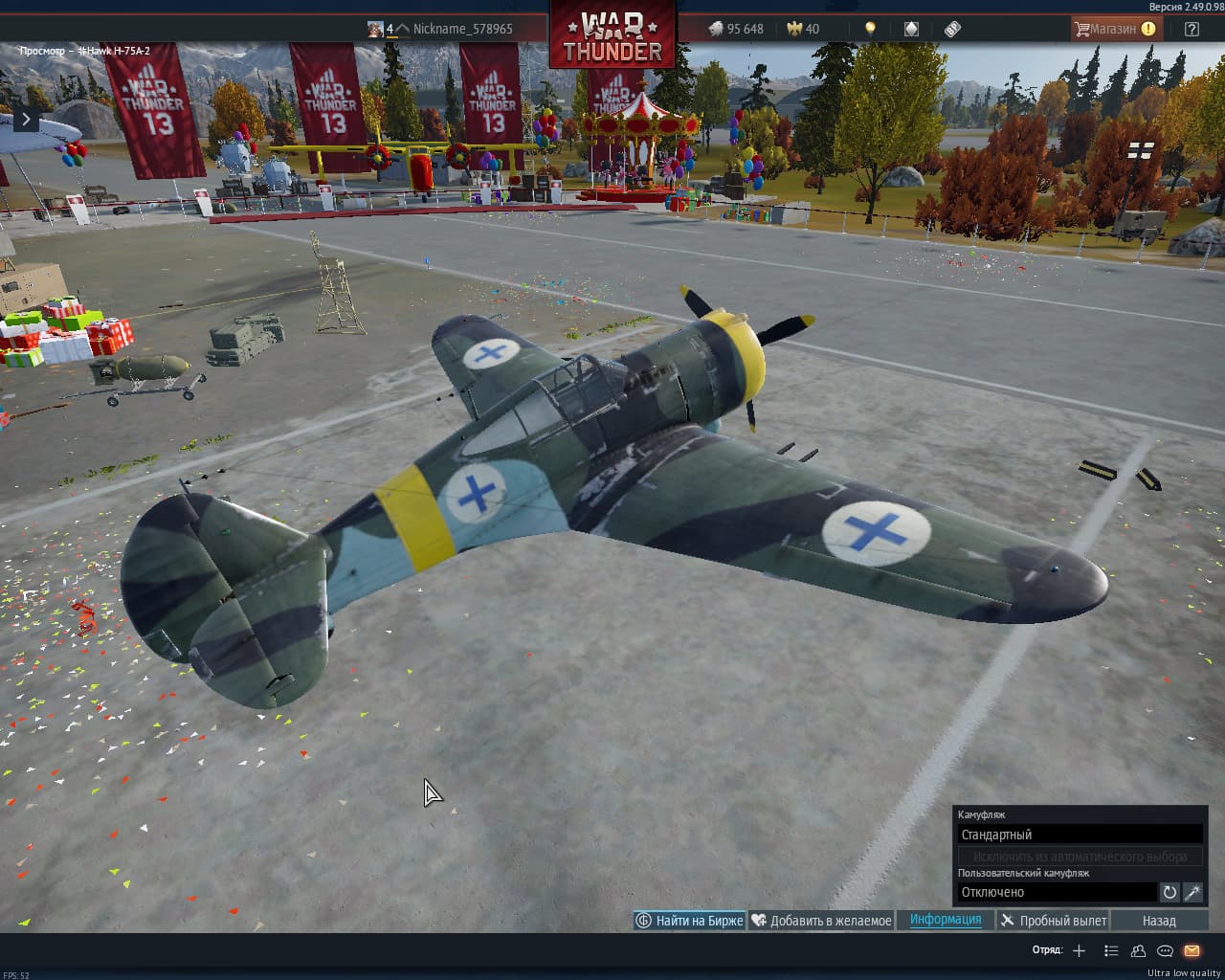Open the chat speech bubble icon
The image size is (1225, 980).
pos(1165,950)
